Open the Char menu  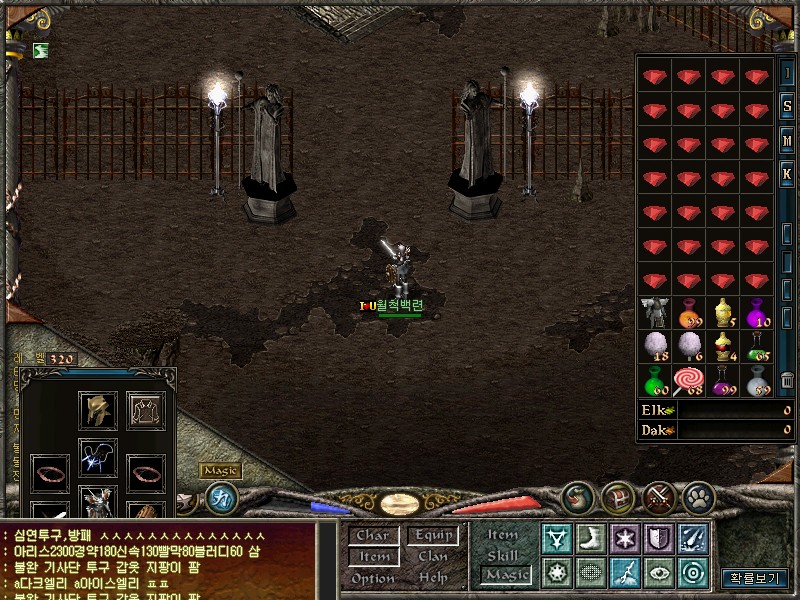[x=372, y=536]
